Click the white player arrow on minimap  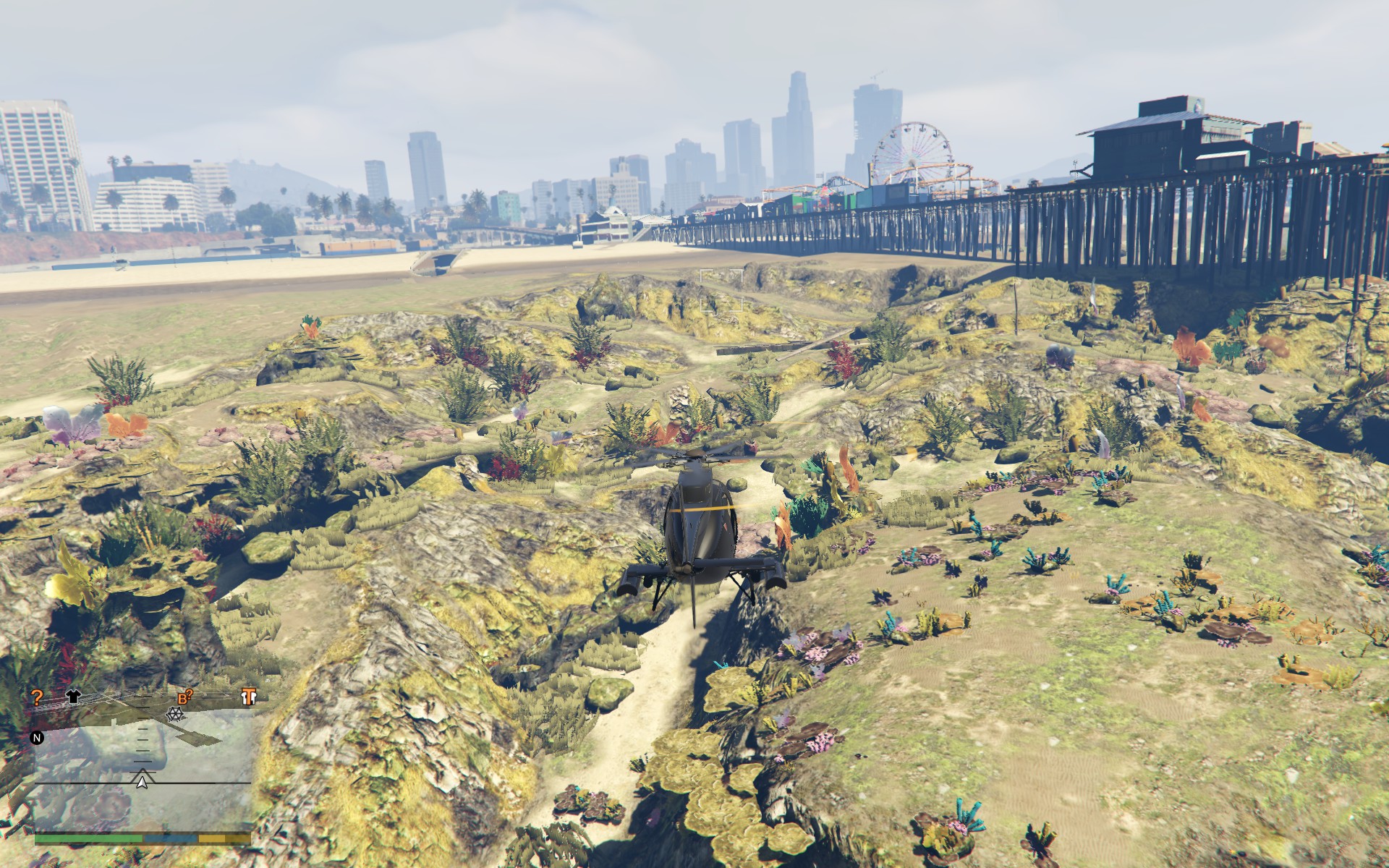143,781
